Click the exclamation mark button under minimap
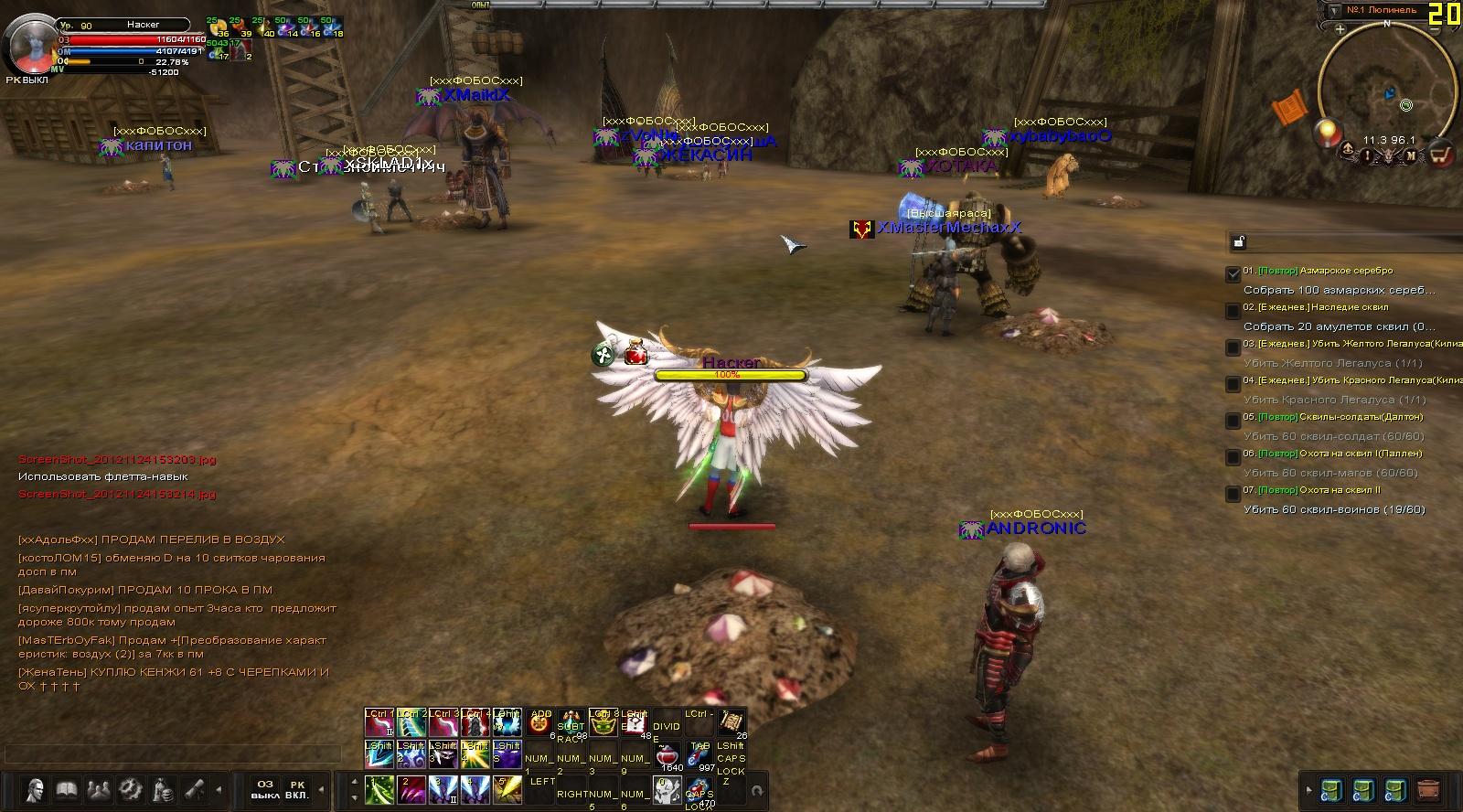 tap(1367, 155)
